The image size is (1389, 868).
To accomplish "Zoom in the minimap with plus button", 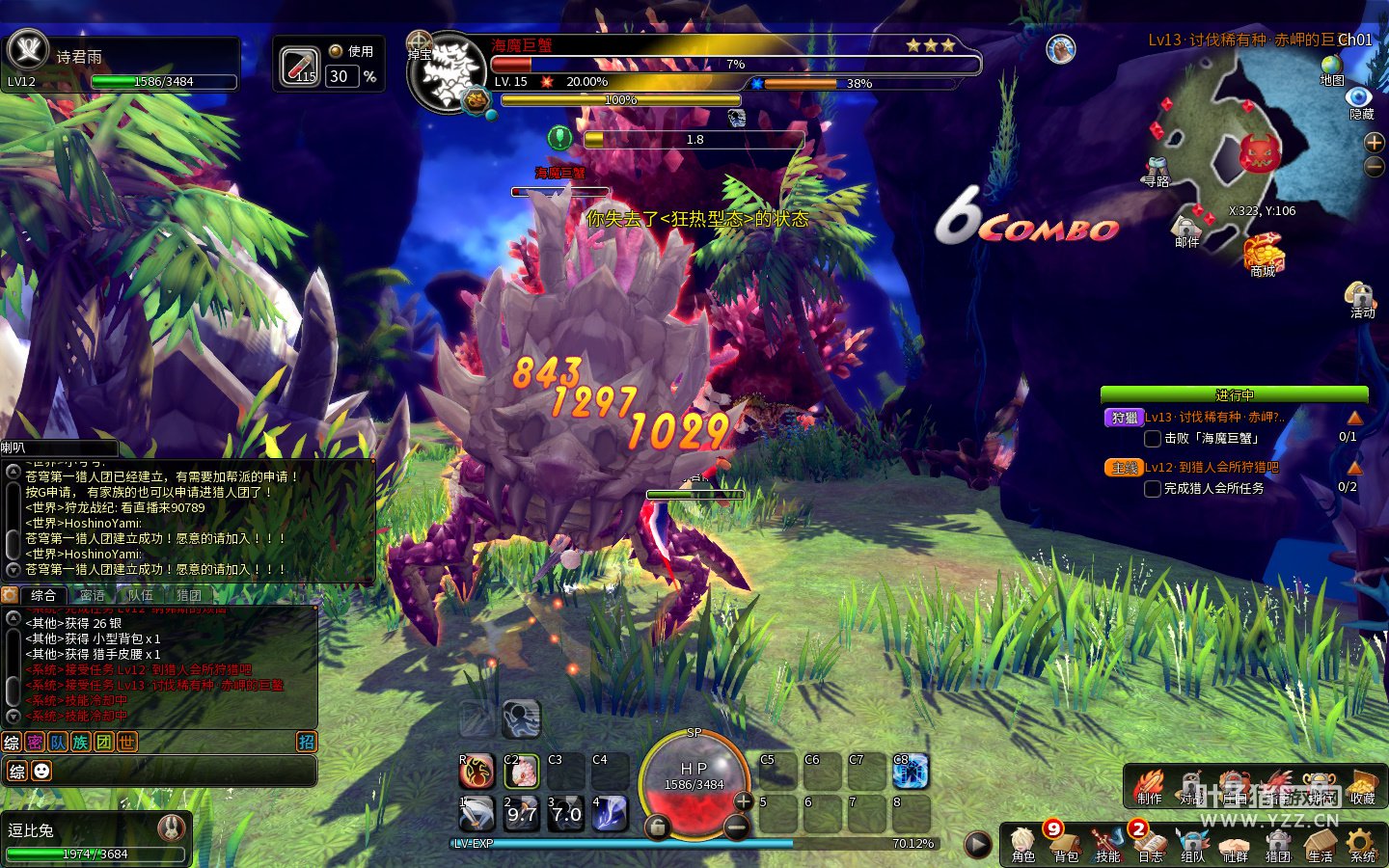I will pyautogui.click(x=1375, y=143).
